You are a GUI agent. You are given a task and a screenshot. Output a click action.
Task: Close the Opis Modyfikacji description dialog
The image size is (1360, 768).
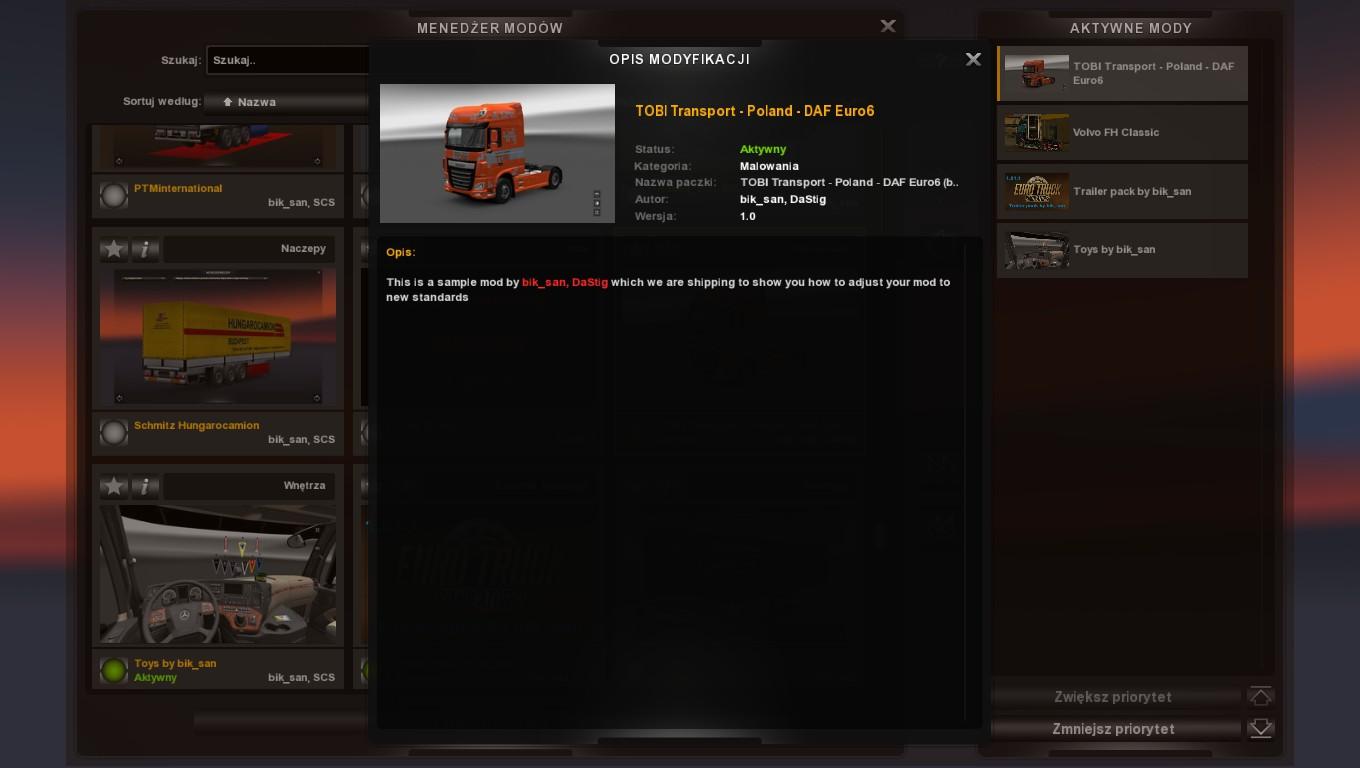(973, 59)
